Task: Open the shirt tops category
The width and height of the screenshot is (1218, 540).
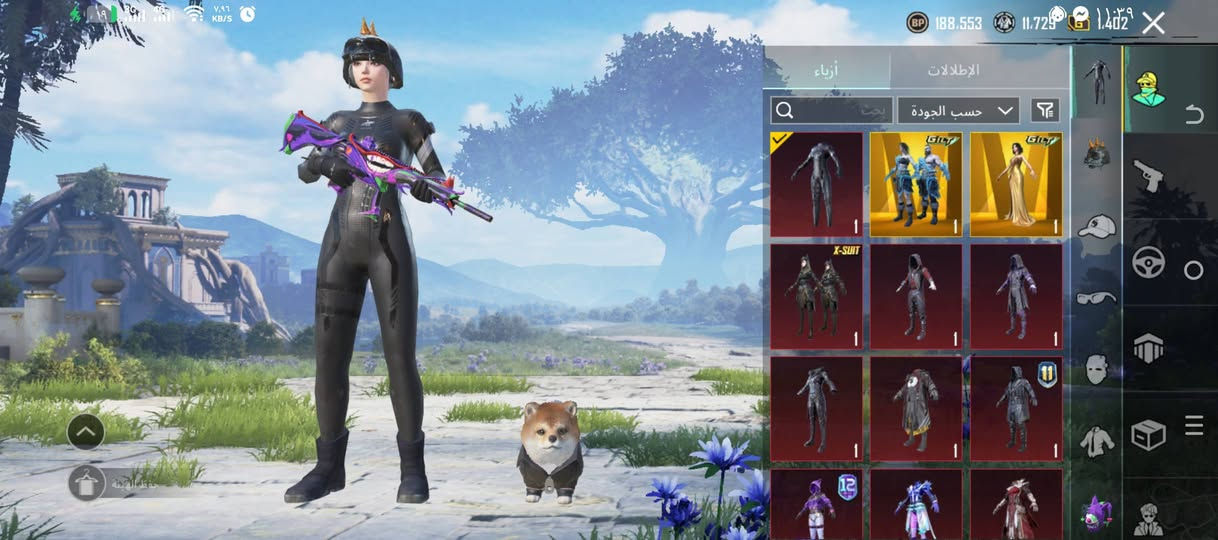Action: click(x=1096, y=440)
